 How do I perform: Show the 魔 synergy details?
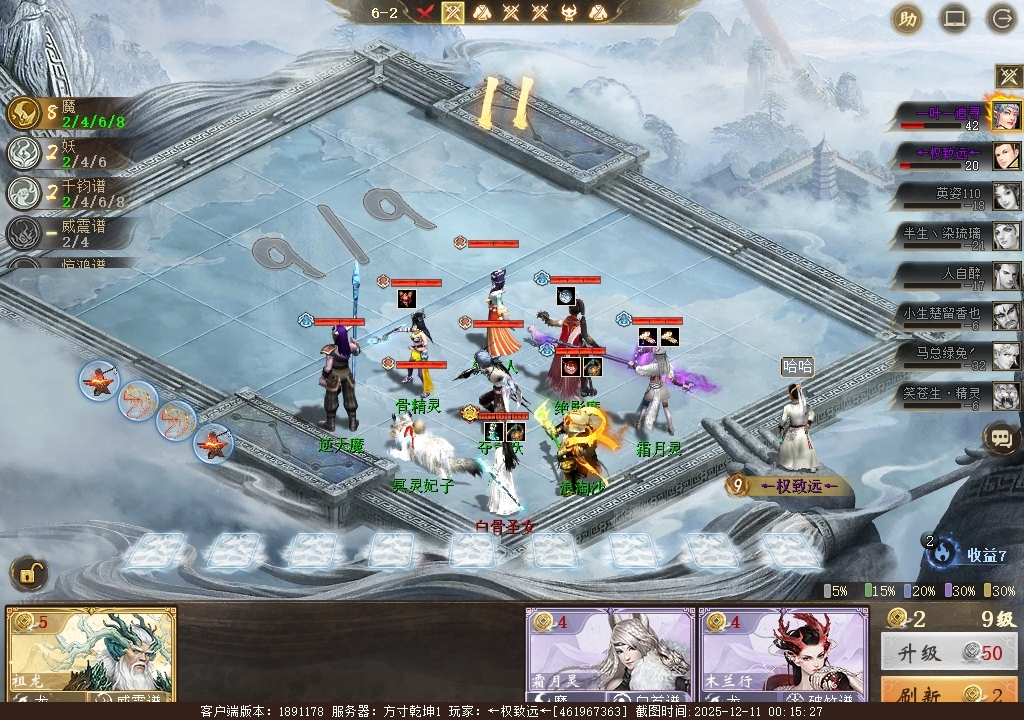point(70,114)
